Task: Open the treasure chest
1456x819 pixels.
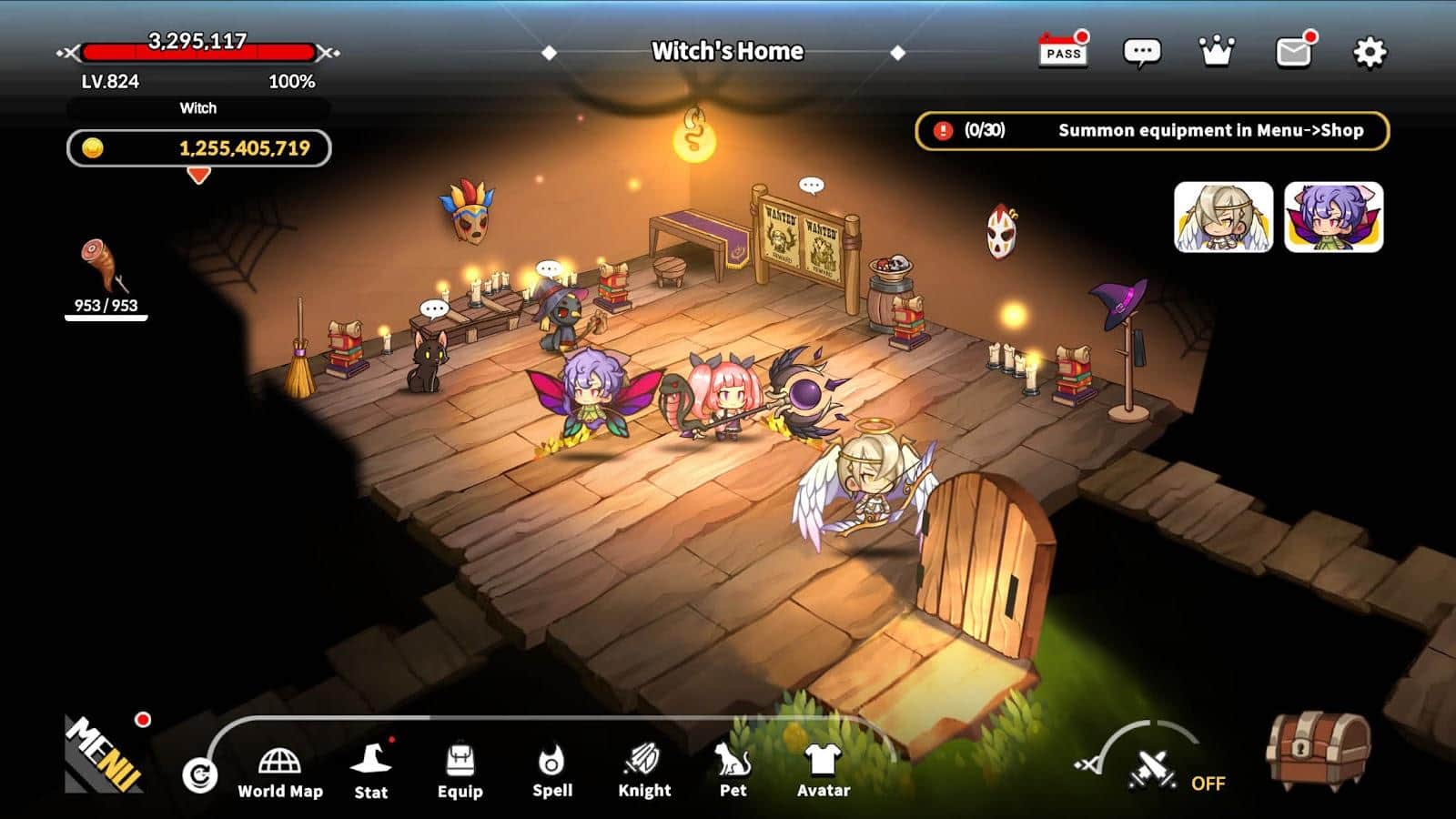Action: click(1319, 750)
